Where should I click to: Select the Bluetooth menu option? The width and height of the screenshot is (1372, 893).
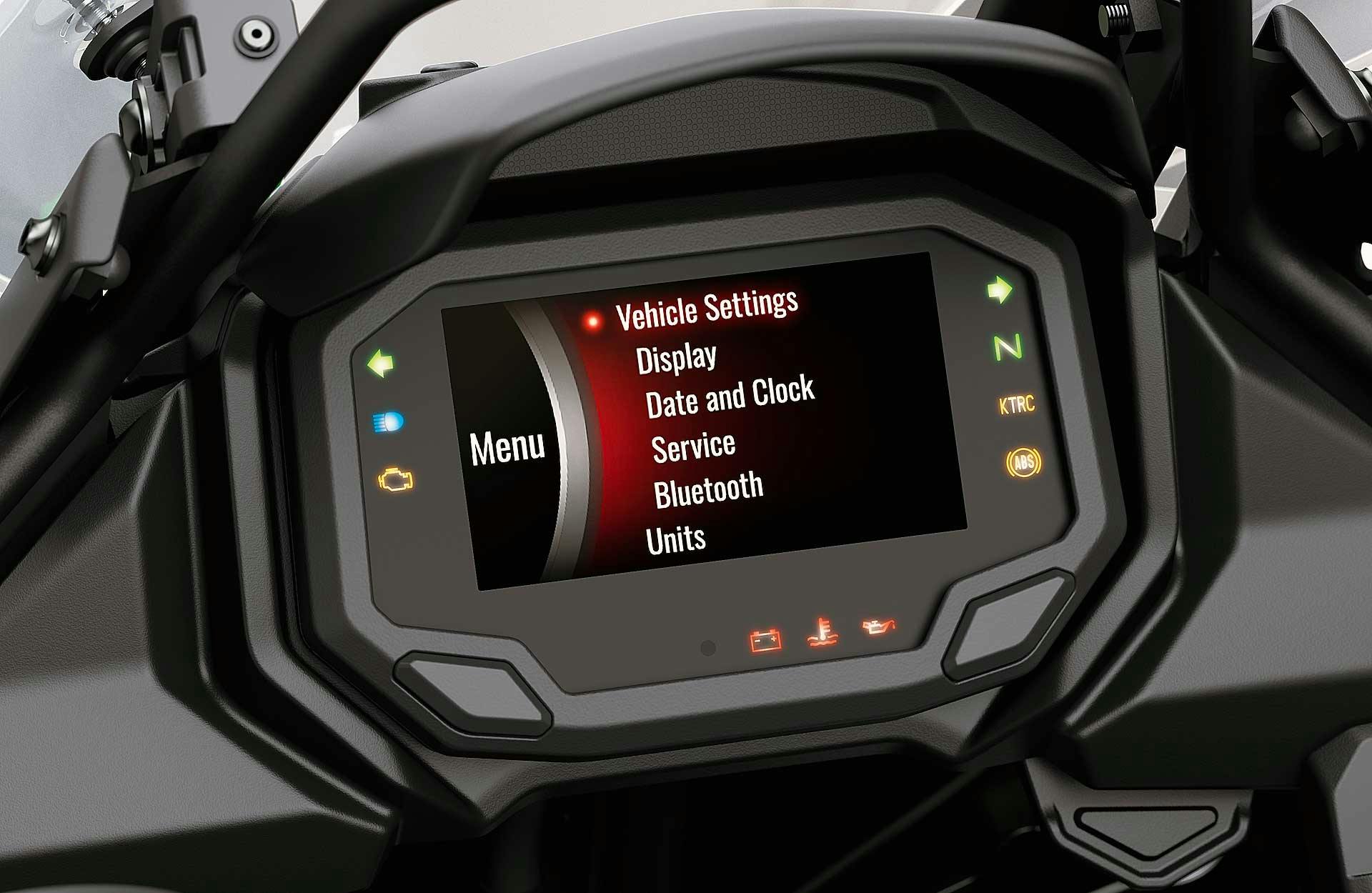coord(708,490)
